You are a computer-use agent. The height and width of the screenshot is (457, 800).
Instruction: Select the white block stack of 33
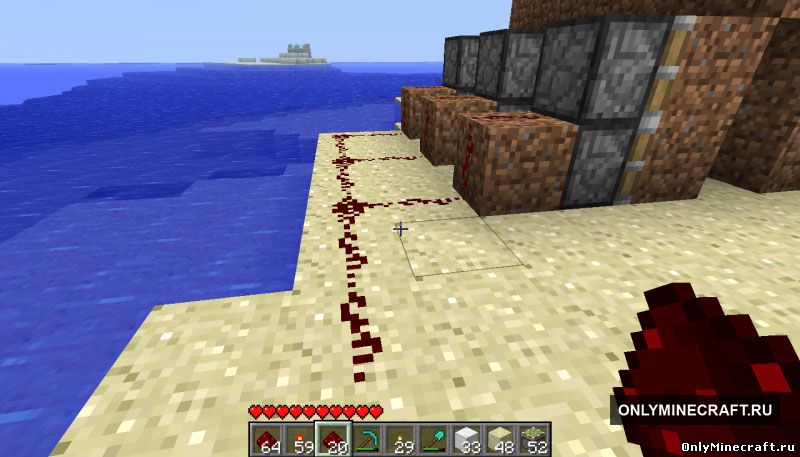467,439
